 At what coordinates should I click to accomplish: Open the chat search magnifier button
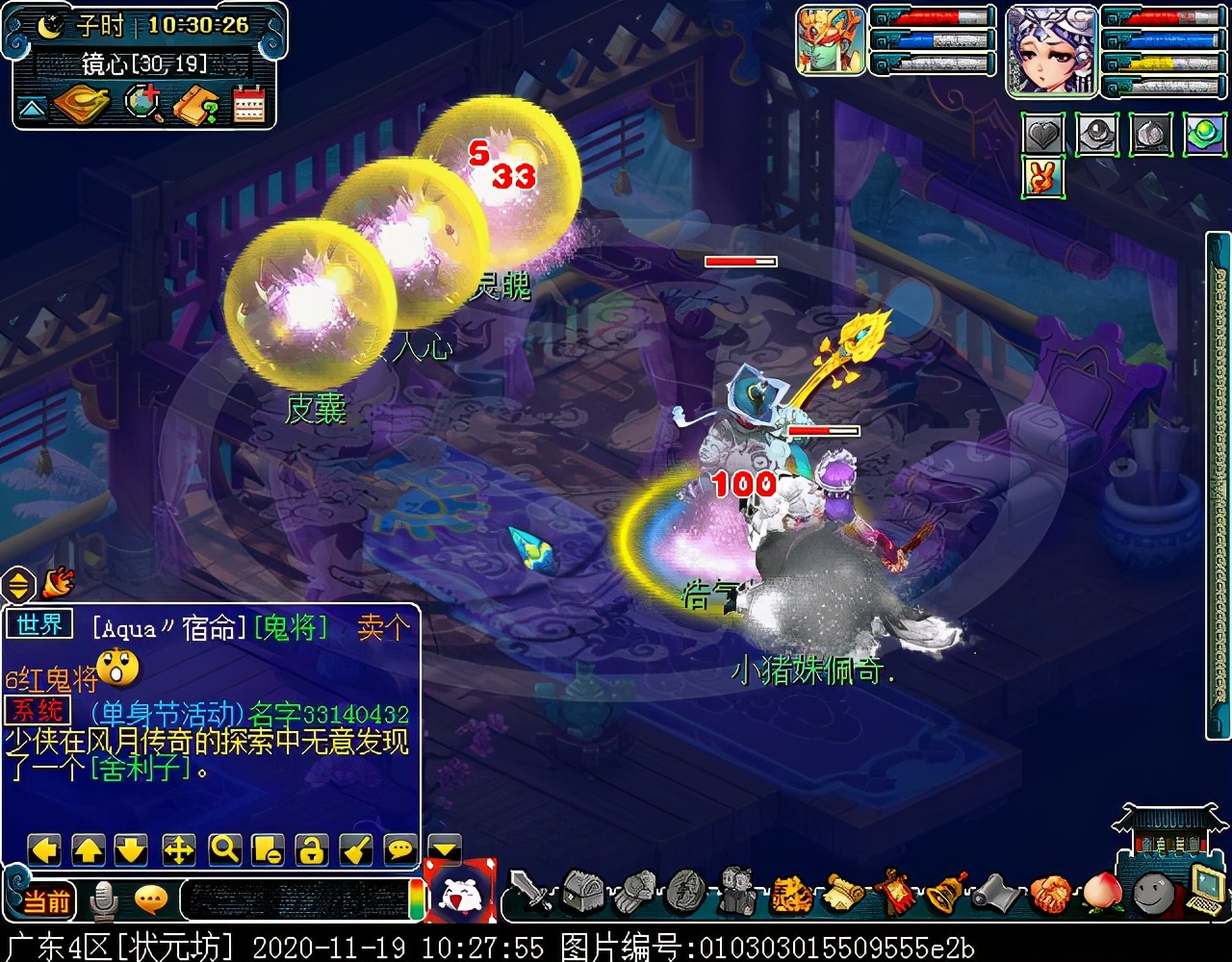pos(224,849)
